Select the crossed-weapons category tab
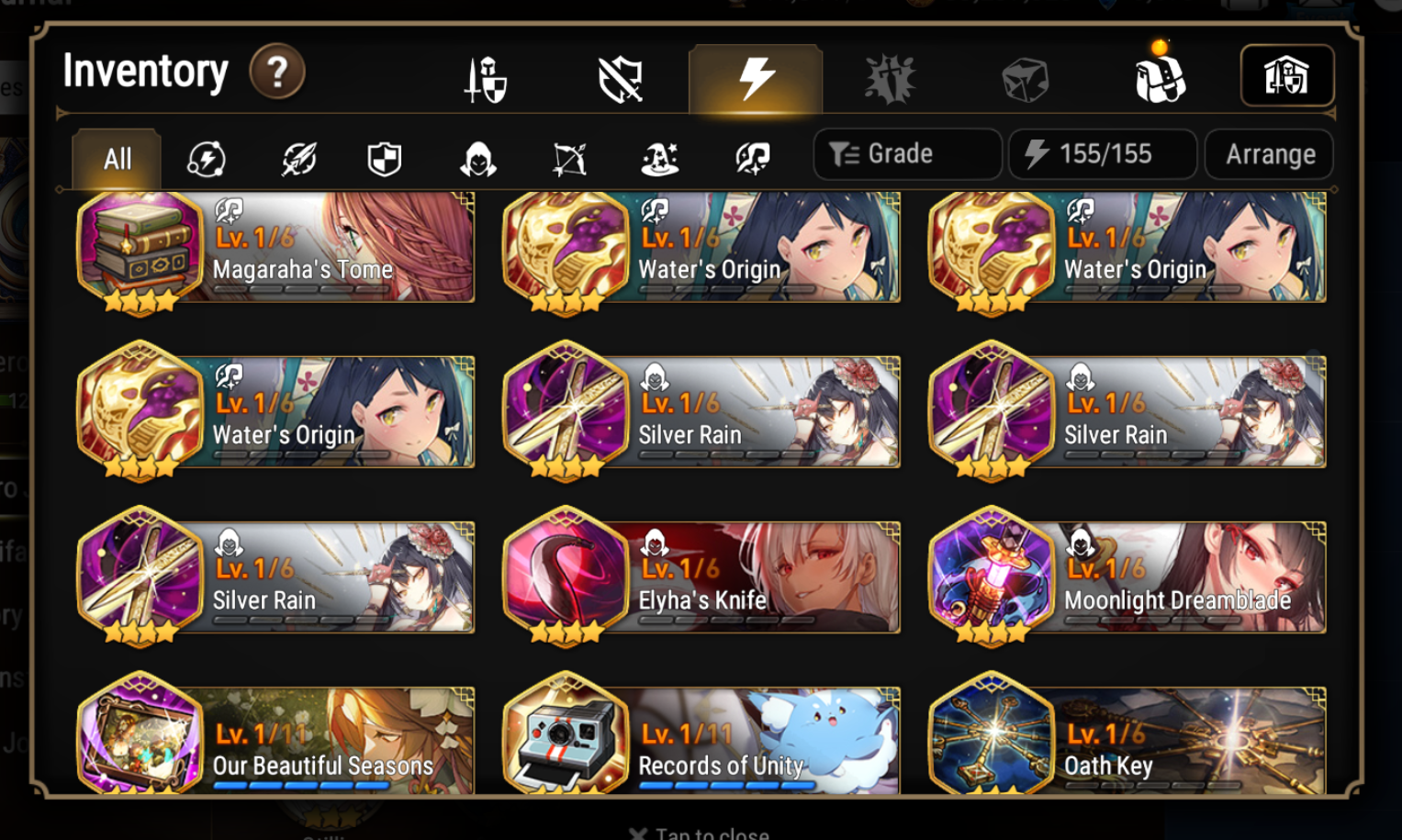This screenshot has height=840, width=1402. pyautogui.click(x=889, y=78)
